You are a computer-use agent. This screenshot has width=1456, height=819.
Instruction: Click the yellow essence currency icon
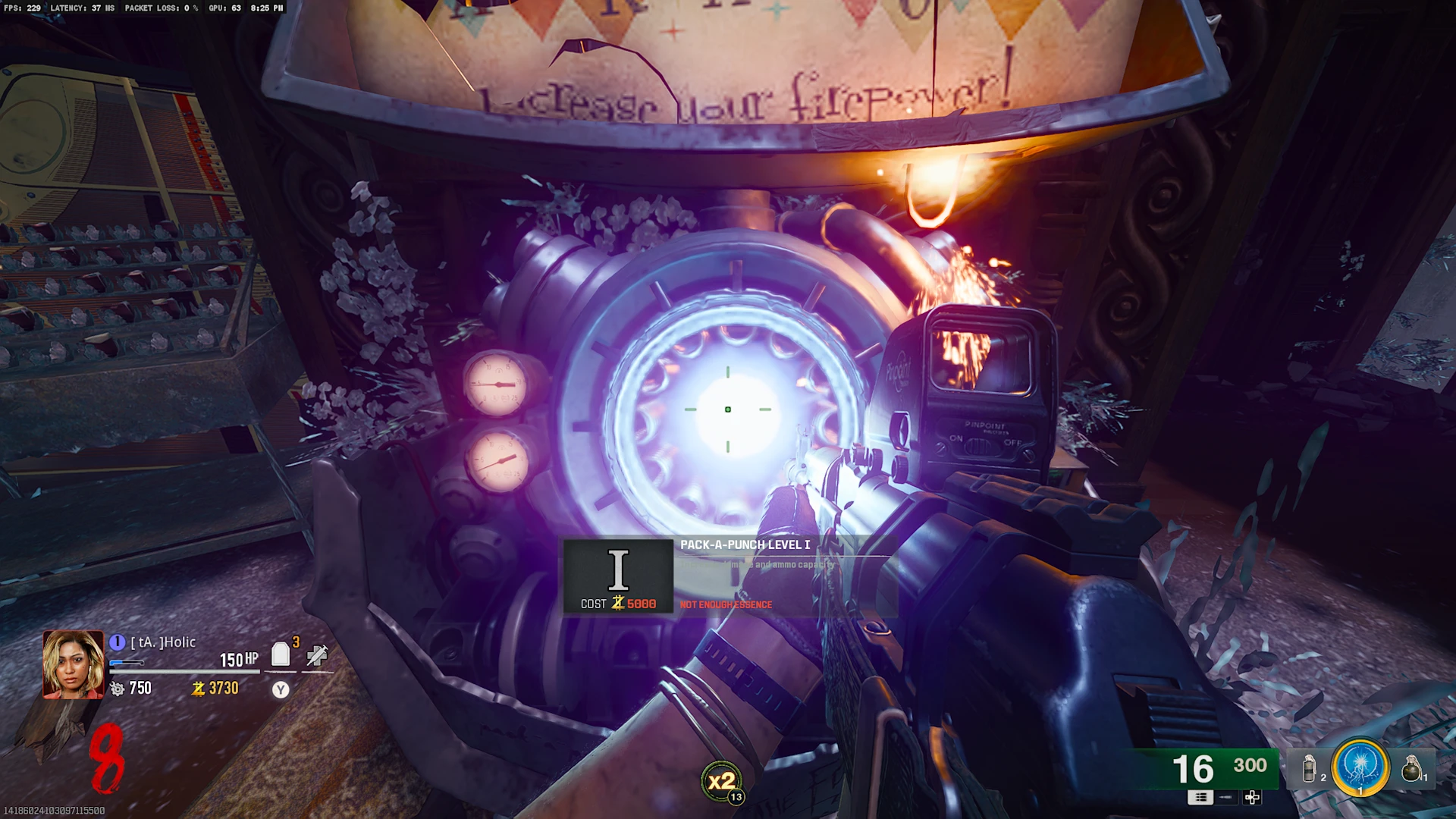199,689
